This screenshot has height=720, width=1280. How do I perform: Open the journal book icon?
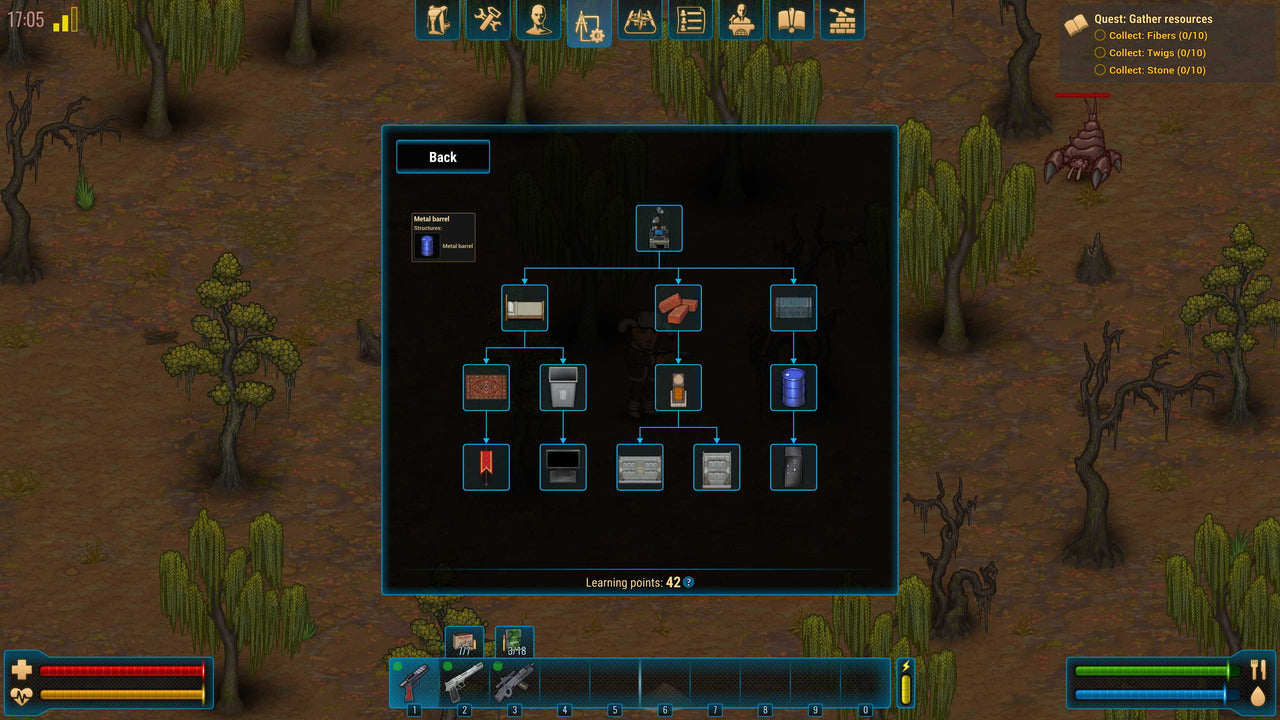click(792, 20)
